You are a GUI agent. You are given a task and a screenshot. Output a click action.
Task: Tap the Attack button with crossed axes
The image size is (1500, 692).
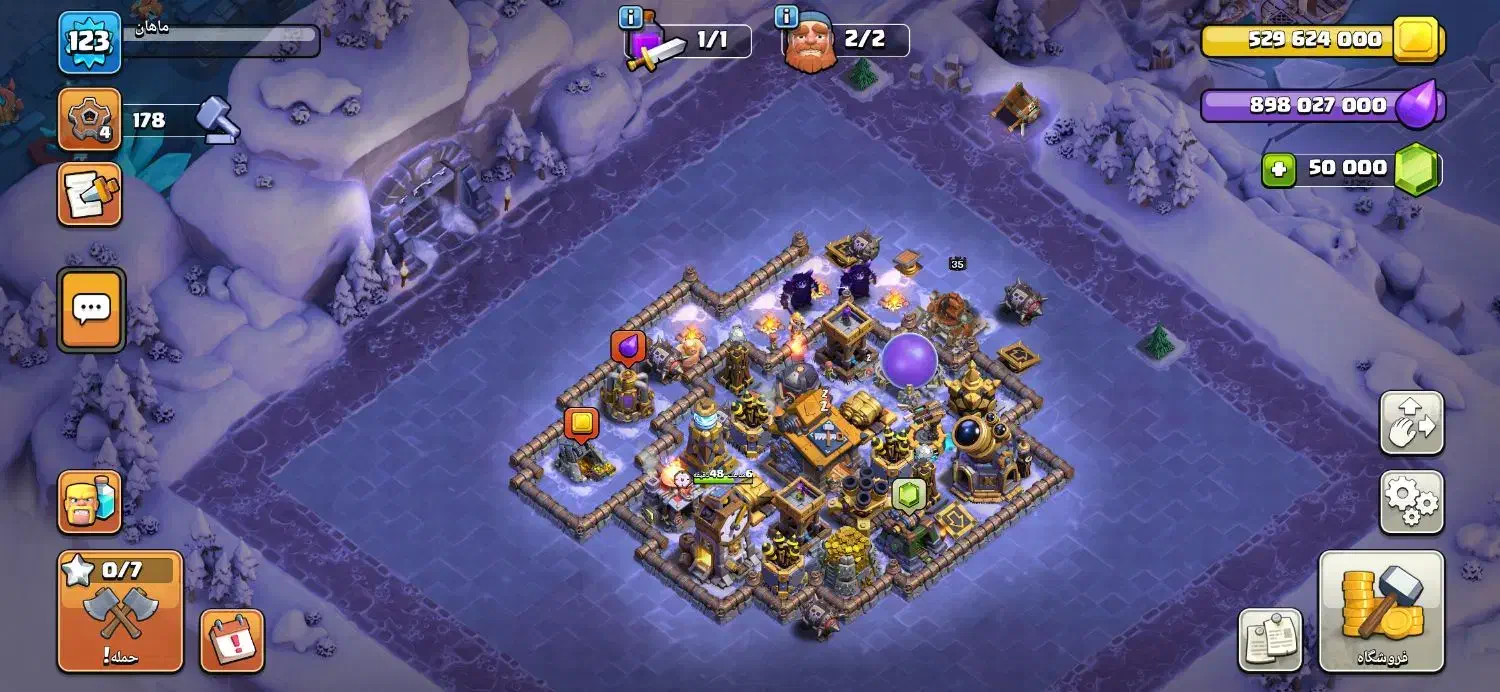coord(120,612)
